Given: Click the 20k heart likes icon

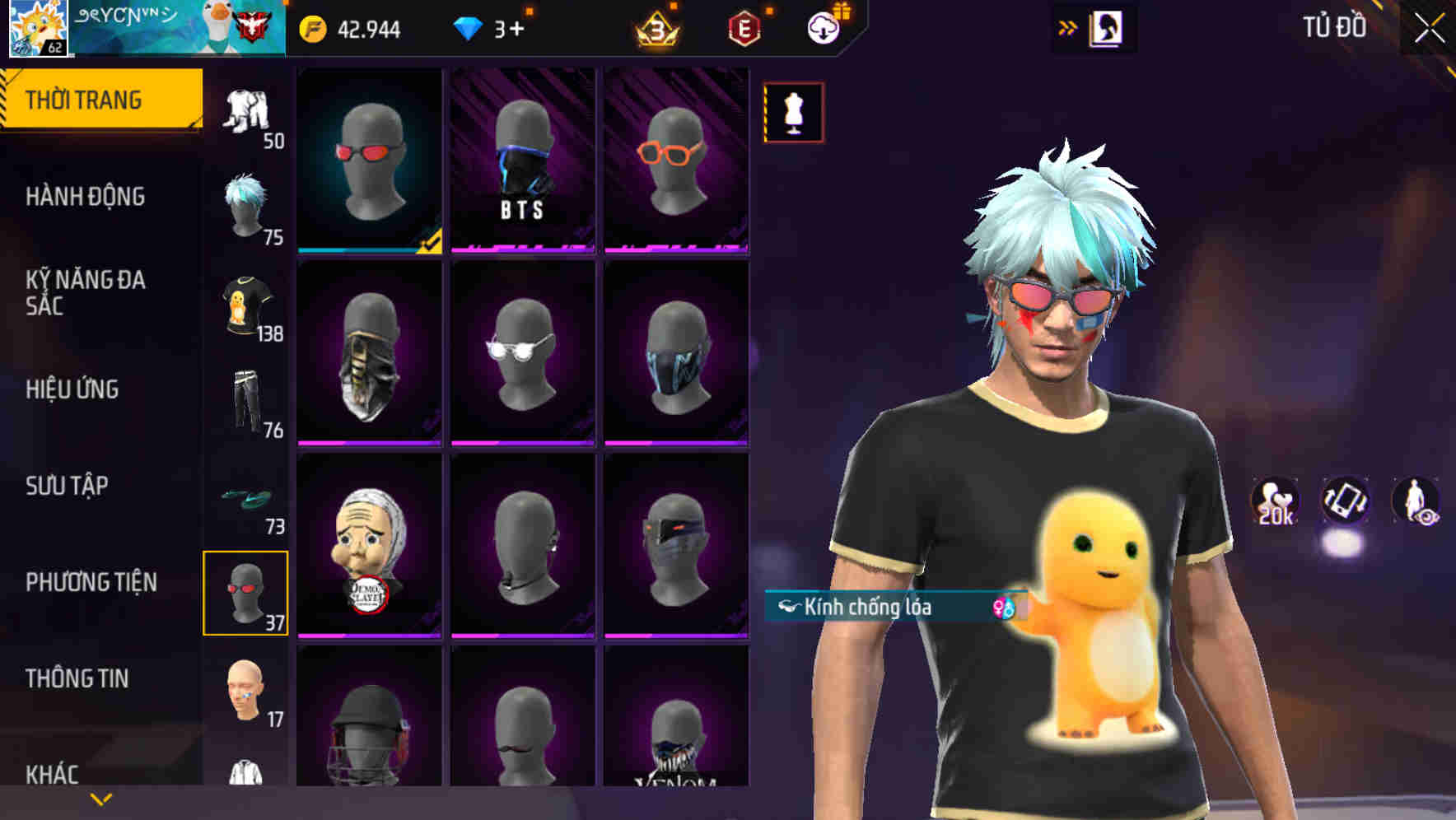Looking at the screenshot, I should pos(1274,501).
